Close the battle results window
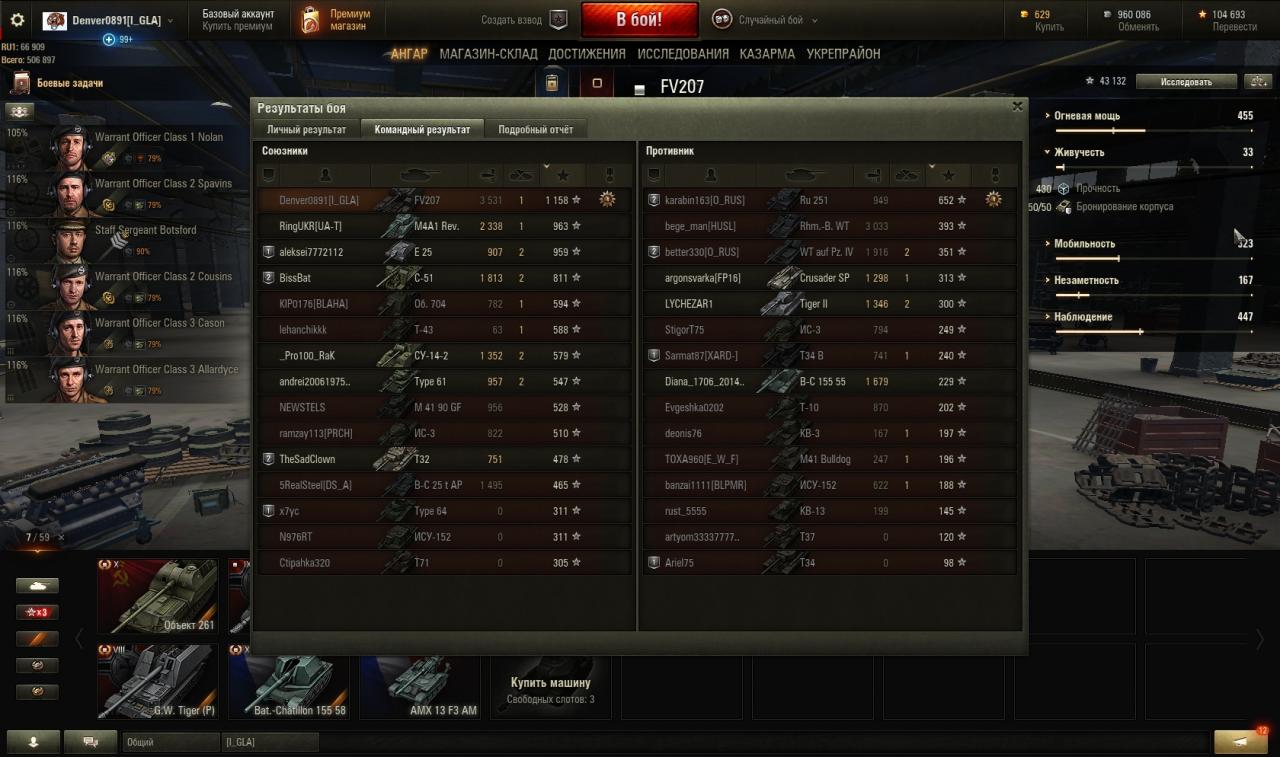Screen dimensions: 1280x757 pyautogui.click(x=1017, y=106)
